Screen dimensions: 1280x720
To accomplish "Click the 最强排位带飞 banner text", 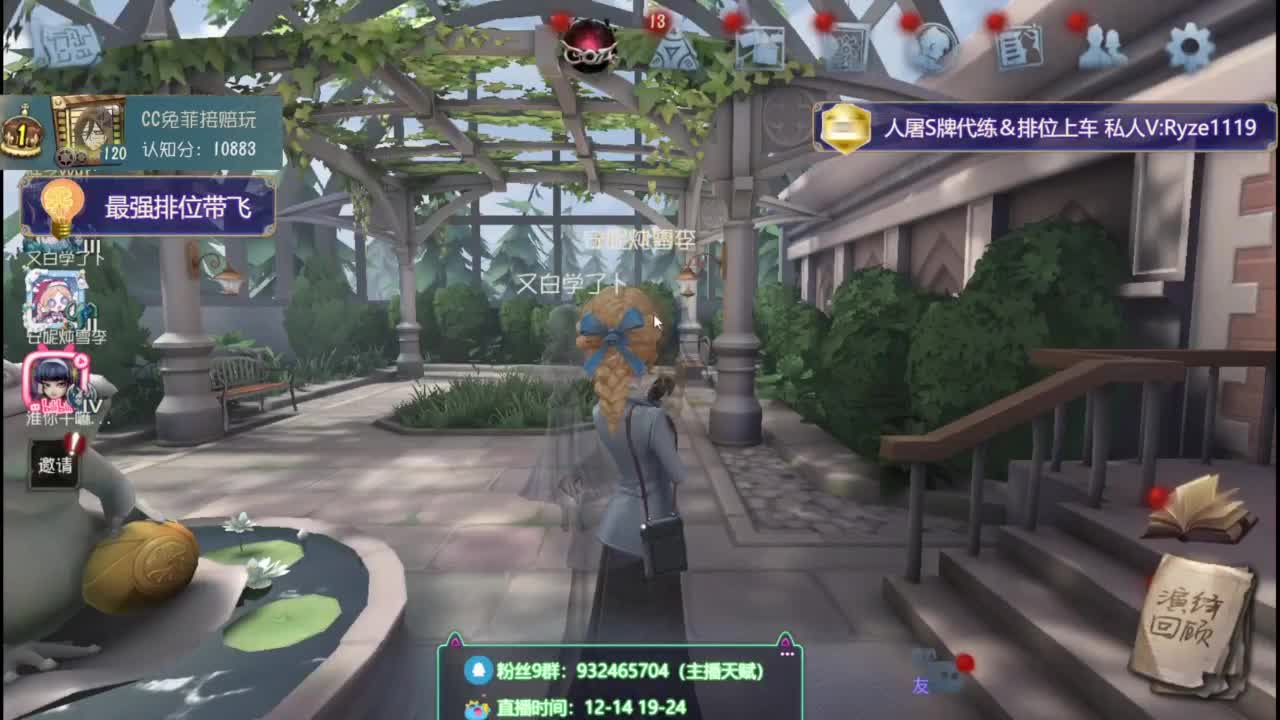I will tap(180, 205).
